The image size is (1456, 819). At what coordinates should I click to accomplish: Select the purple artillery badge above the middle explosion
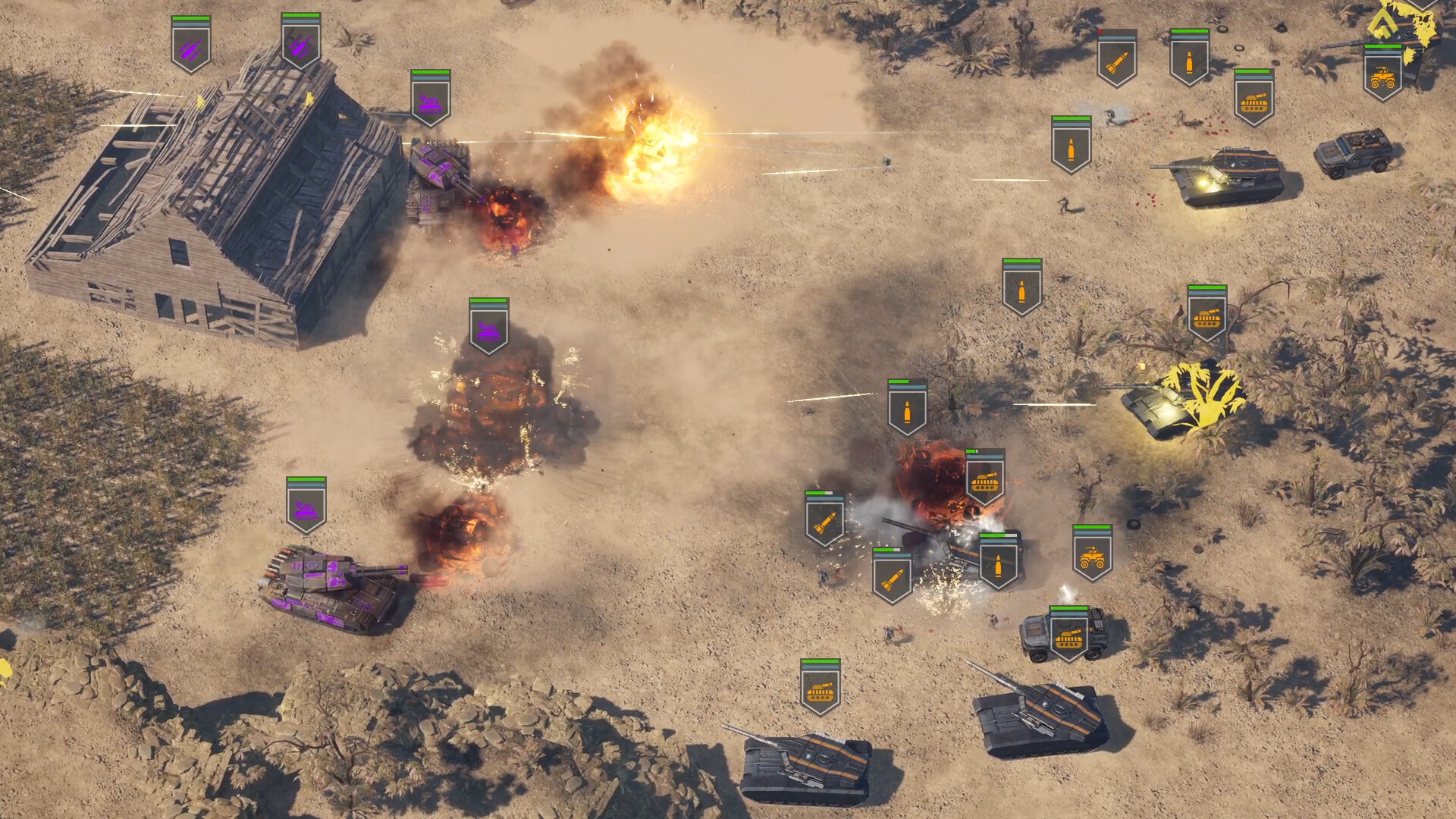(488, 331)
